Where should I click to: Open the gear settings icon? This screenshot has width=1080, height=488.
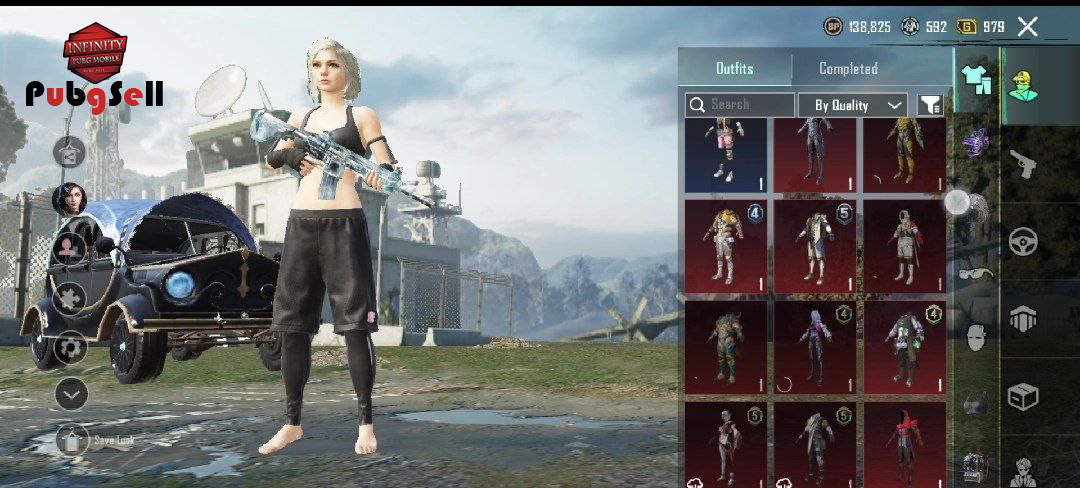[70, 347]
